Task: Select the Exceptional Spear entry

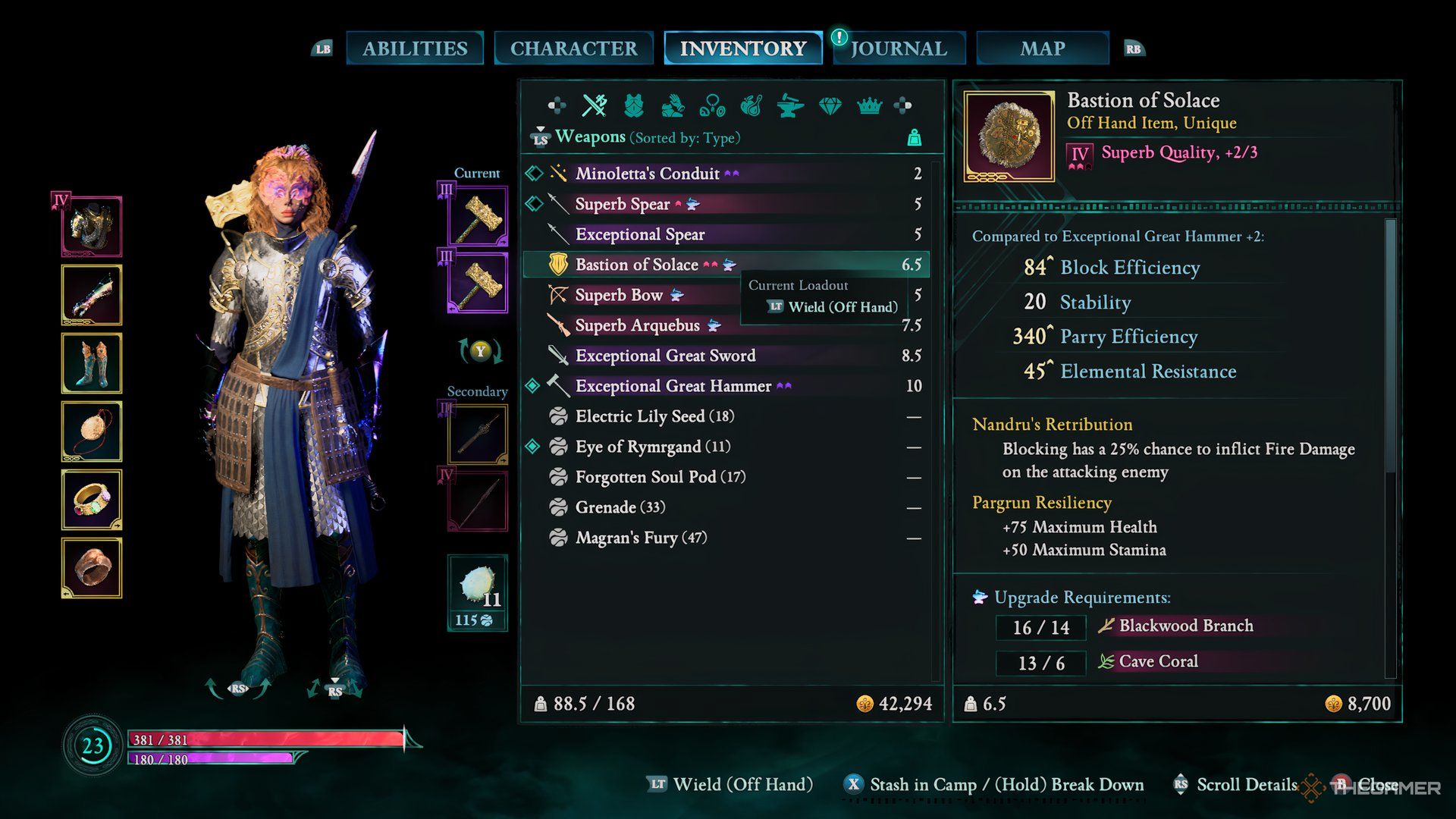Action: point(639,234)
